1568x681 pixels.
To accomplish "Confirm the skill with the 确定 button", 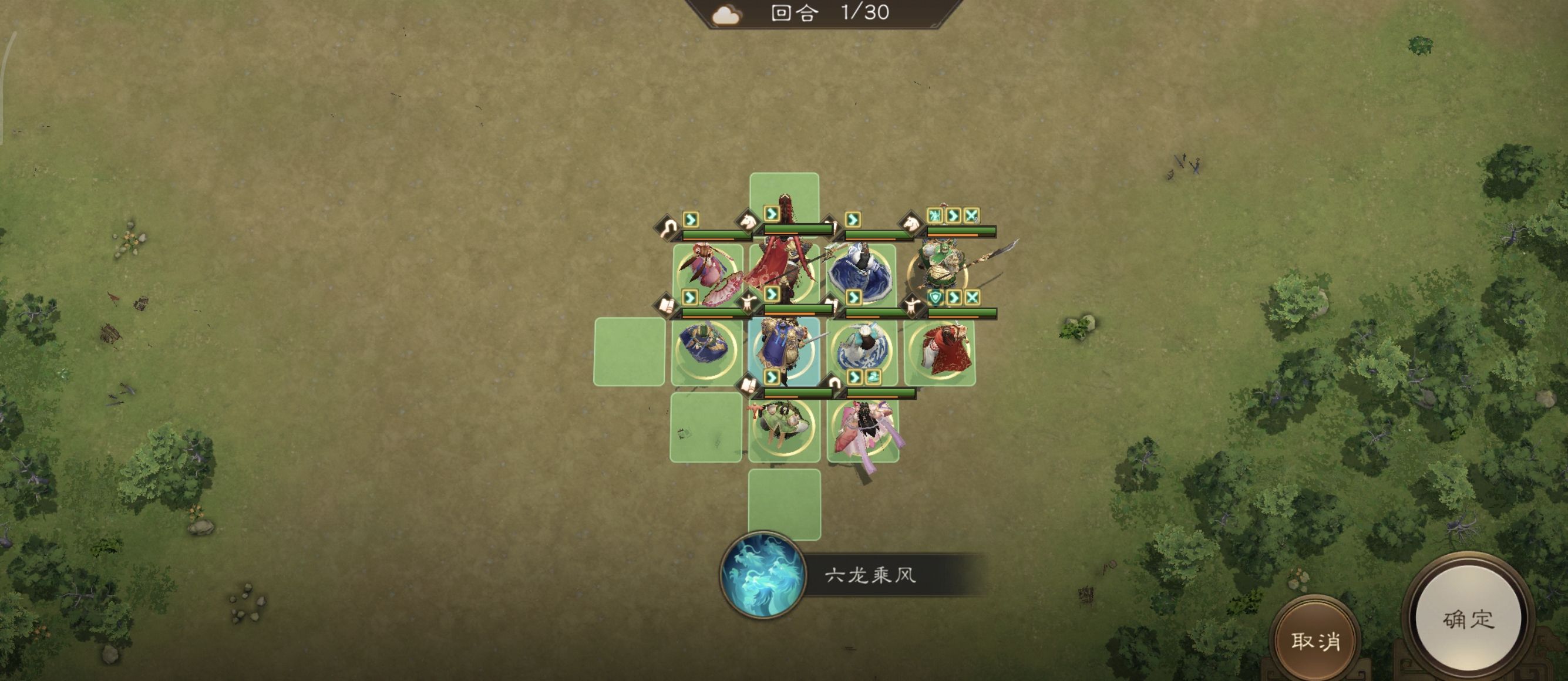I will click(x=1468, y=619).
